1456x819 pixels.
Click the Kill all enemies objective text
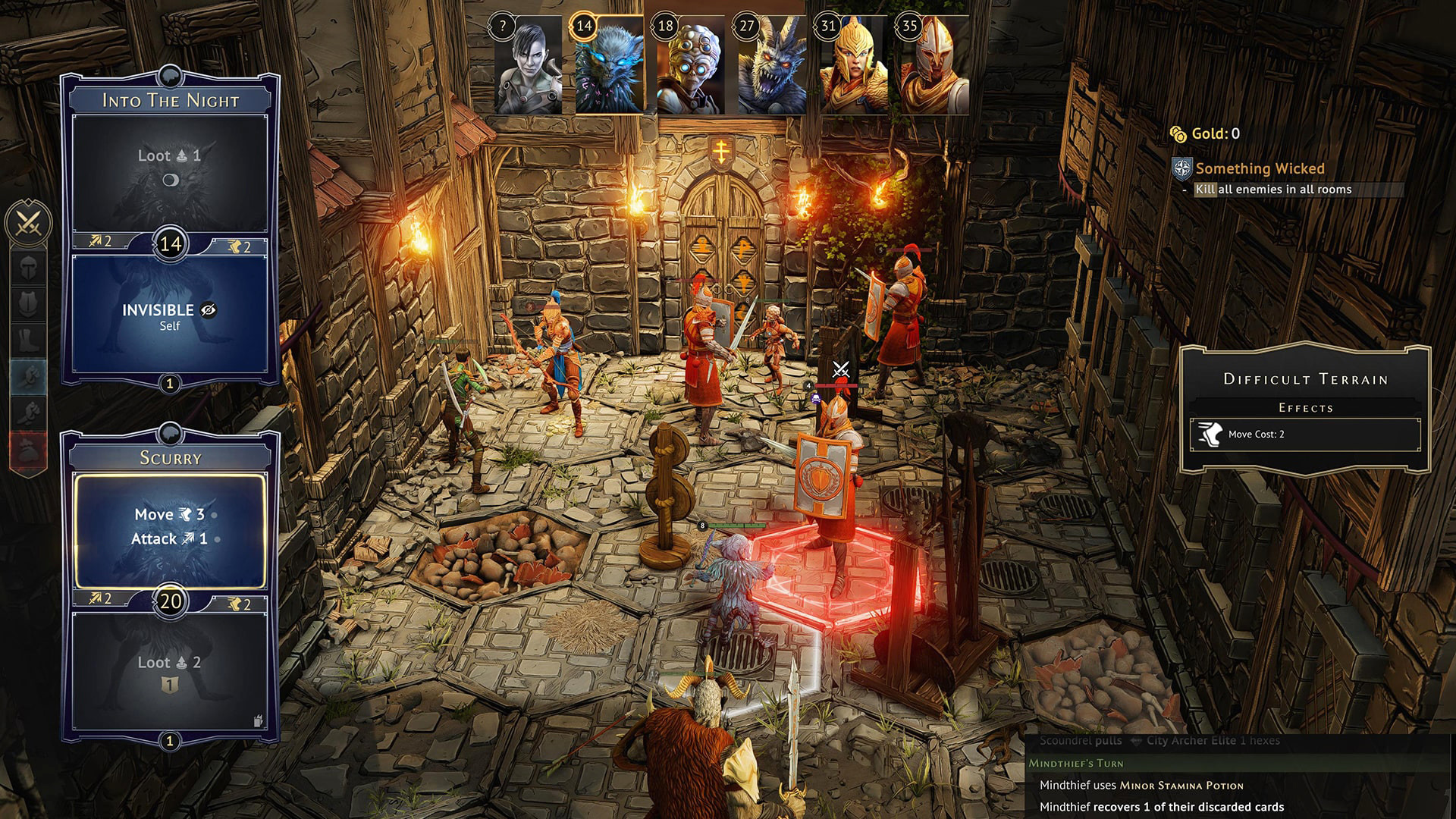click(1274, 190)
